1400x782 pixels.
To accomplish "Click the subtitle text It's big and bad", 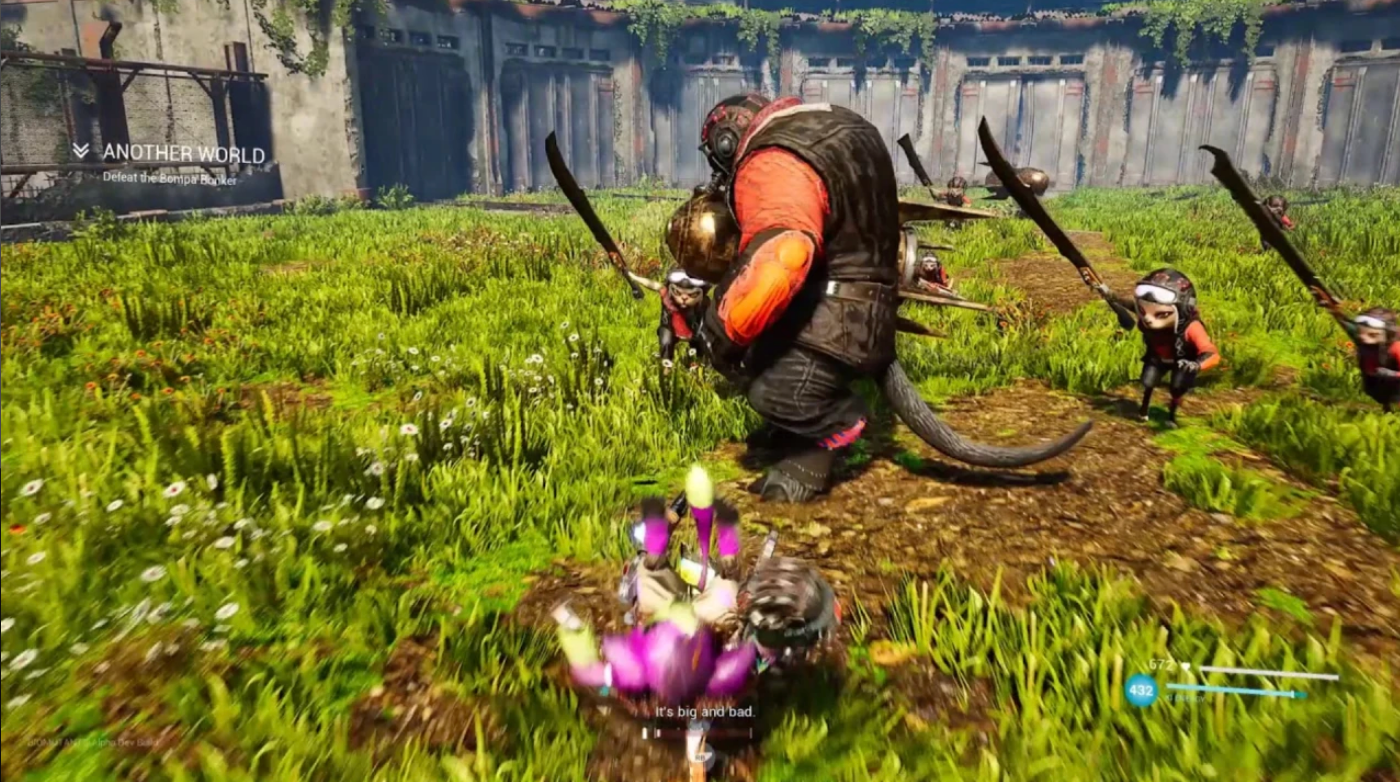I will coord(705,712).
